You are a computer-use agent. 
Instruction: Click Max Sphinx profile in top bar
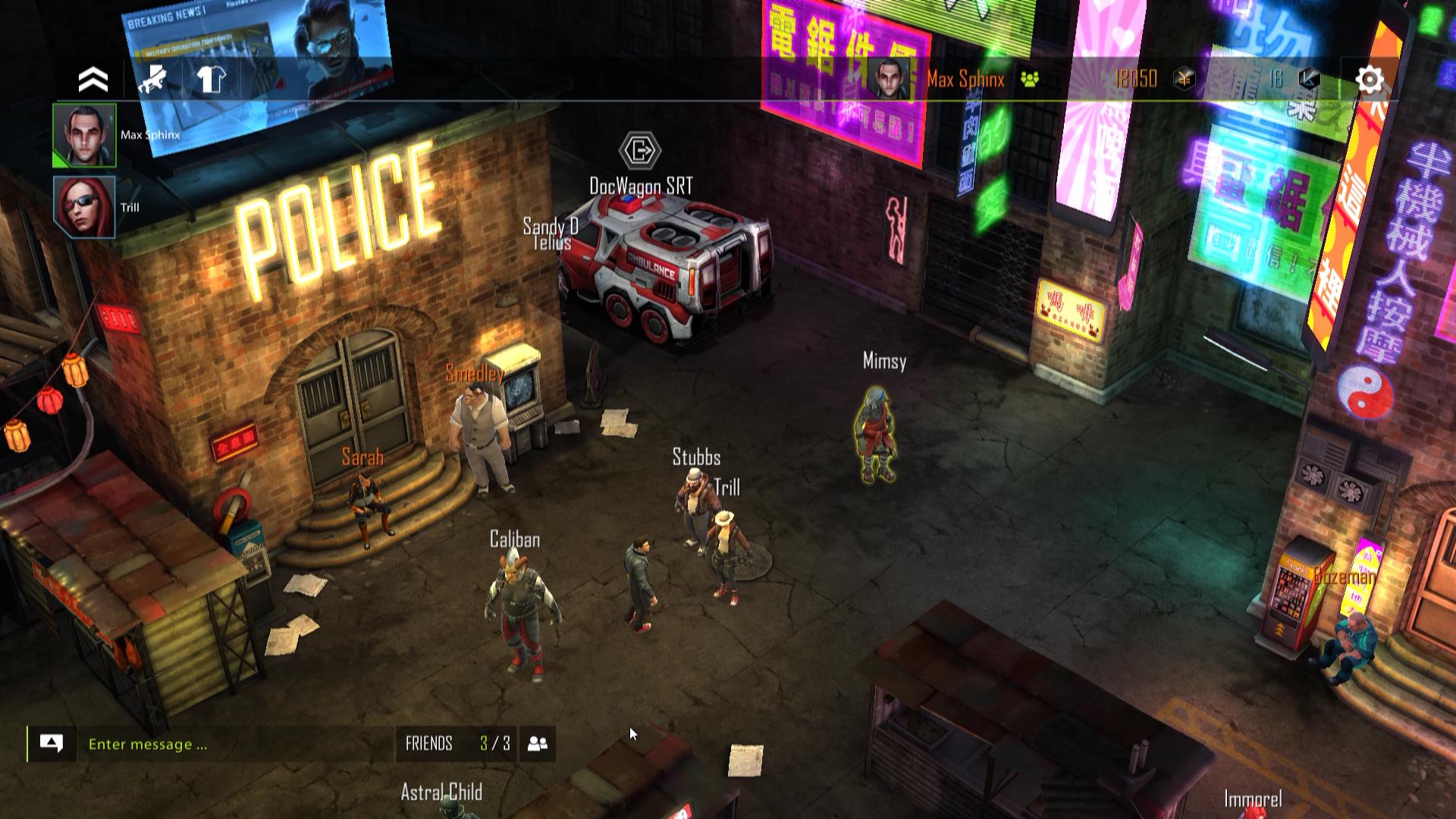point(940,79)
